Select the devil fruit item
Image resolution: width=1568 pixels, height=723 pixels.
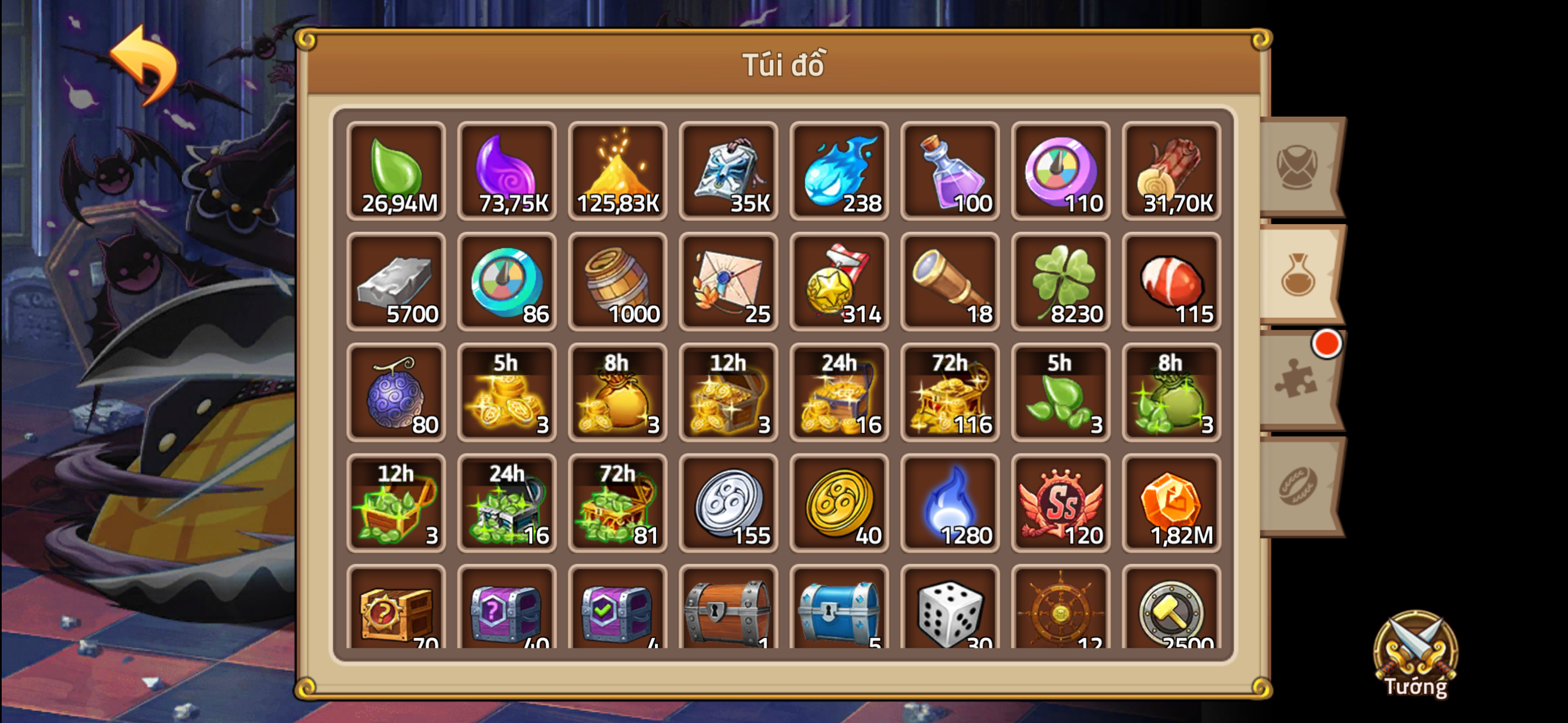pyautogui.click(x=396, y=393)
